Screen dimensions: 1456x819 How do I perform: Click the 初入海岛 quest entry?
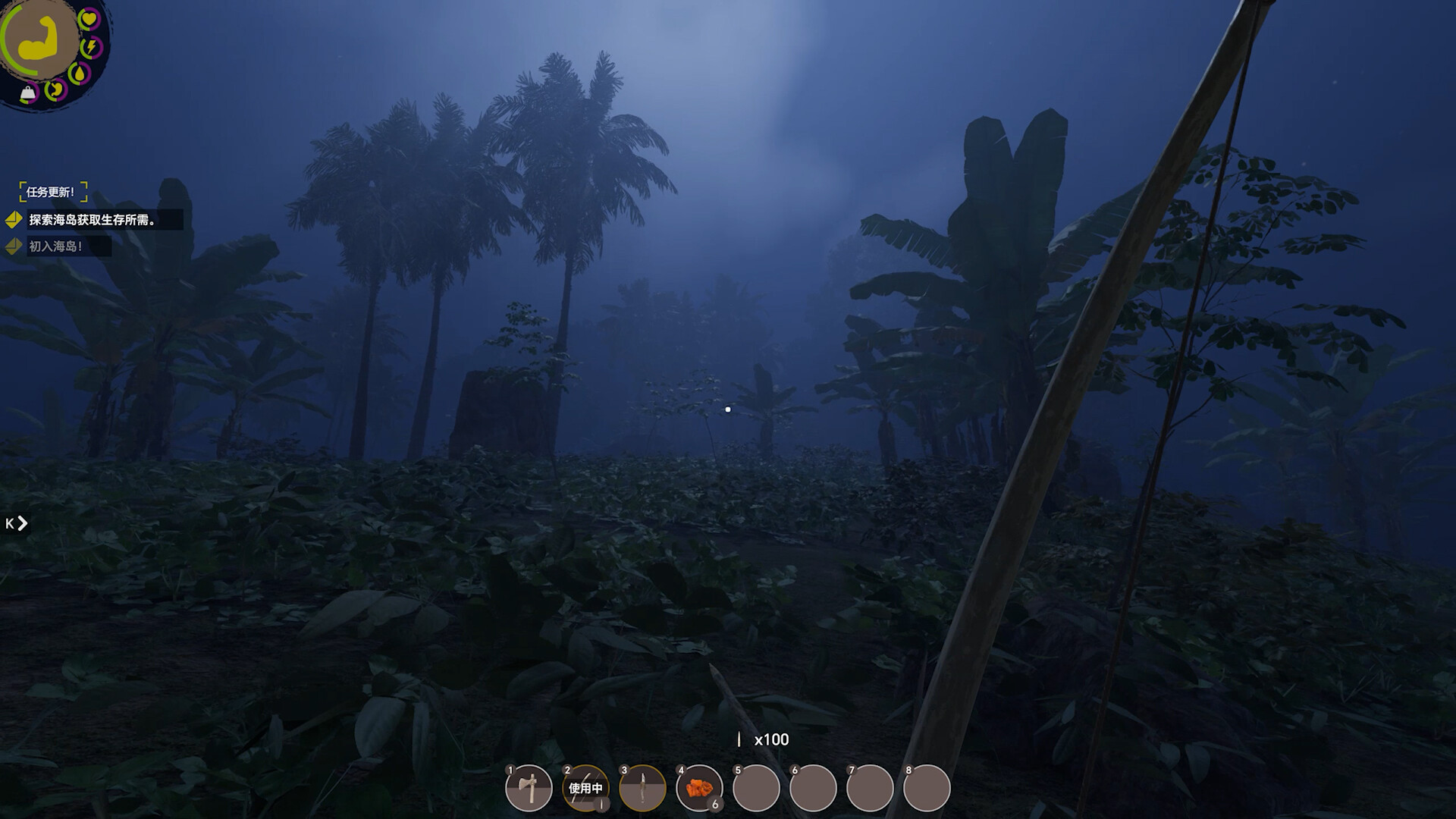tap(56, 246)
